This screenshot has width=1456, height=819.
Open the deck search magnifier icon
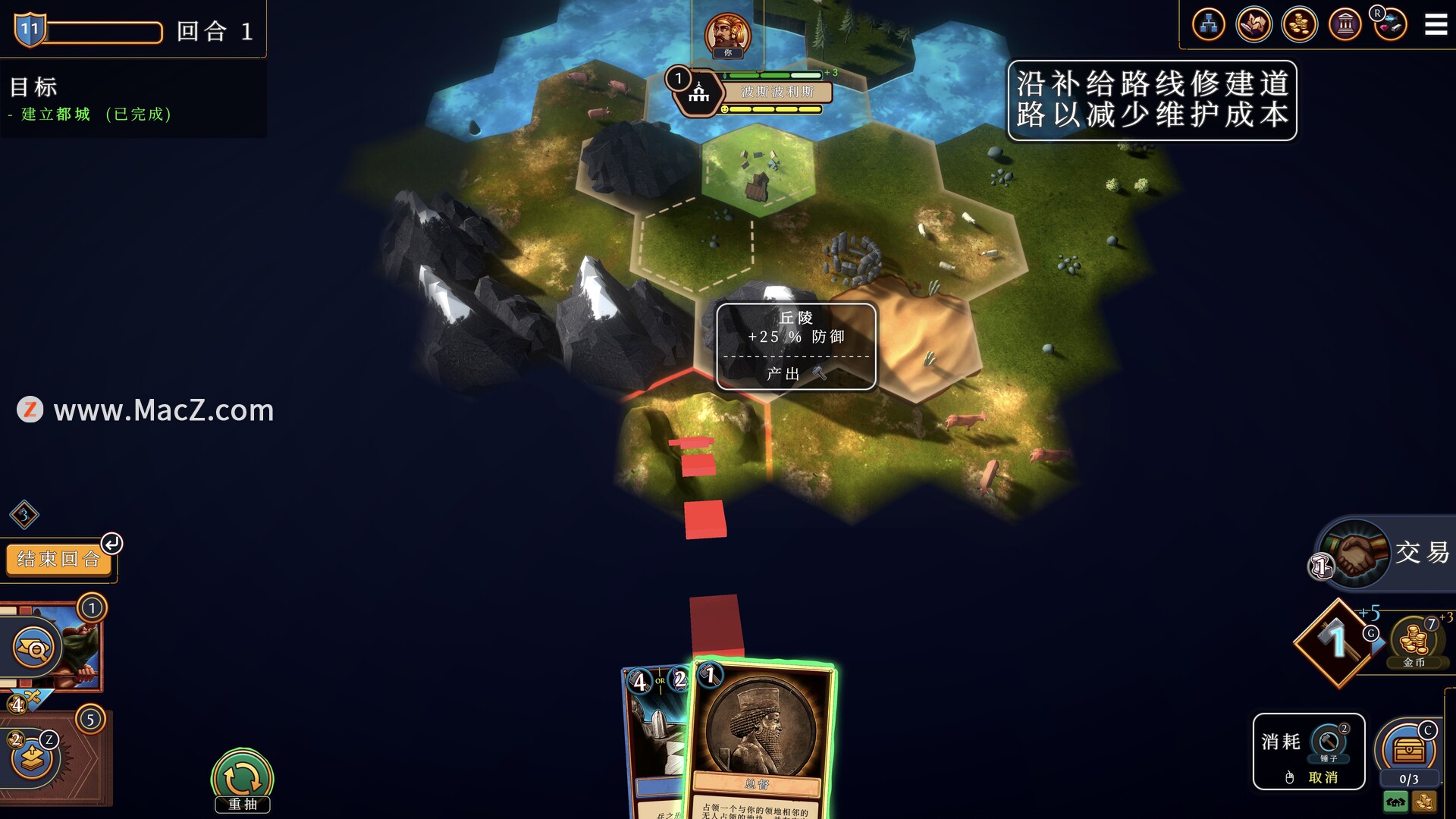35,648
